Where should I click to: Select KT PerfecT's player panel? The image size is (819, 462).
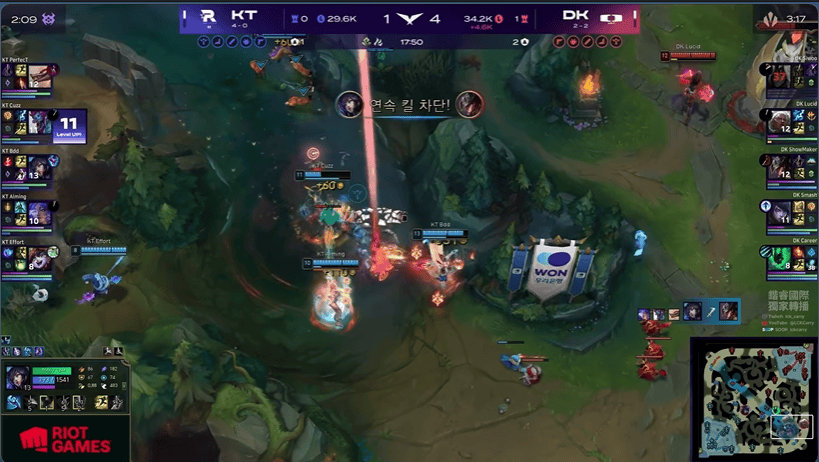click(30, 78)
